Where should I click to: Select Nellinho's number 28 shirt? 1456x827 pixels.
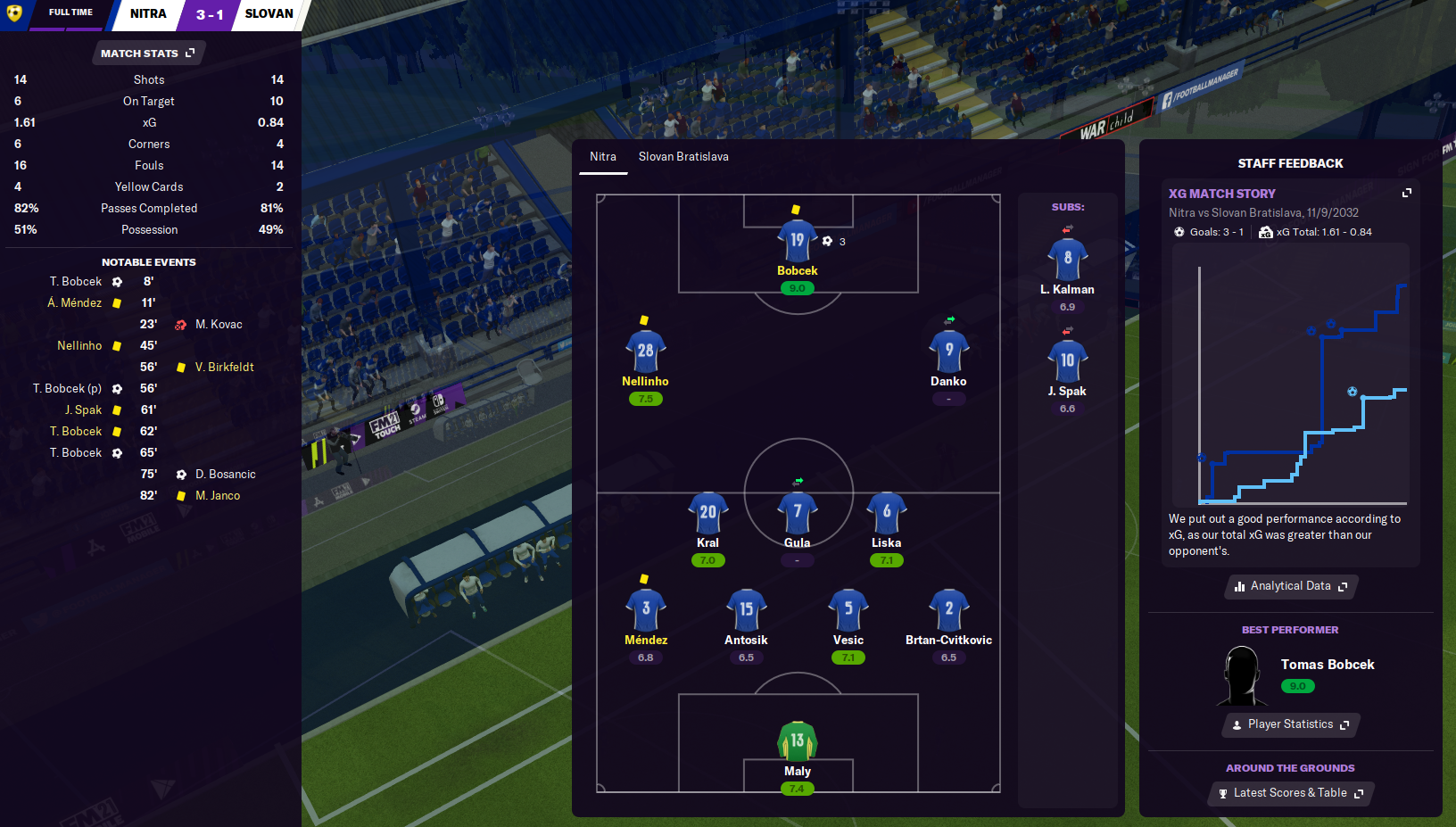(645, 351)
